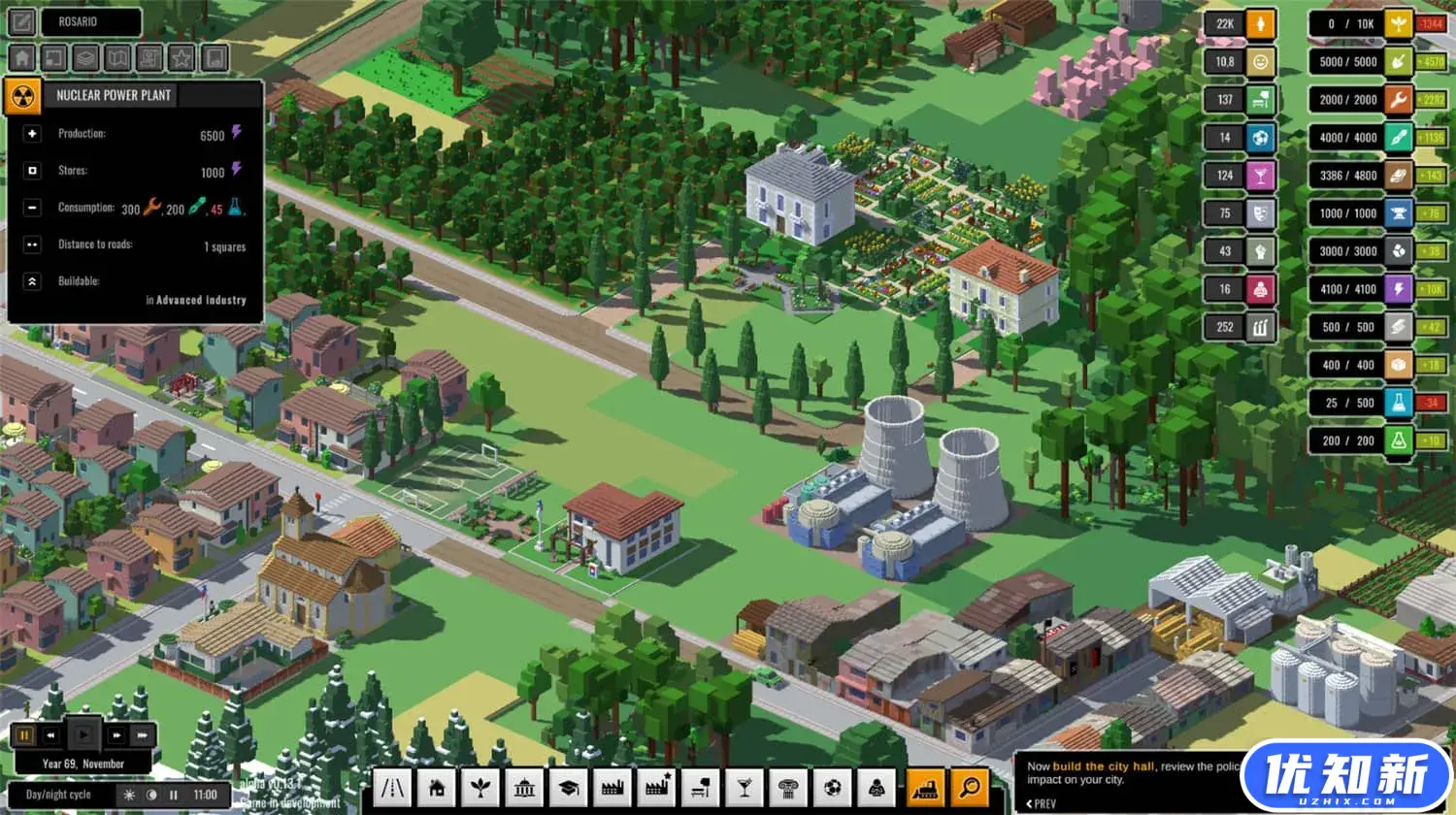
Task: Open the folded map icon button
Action: pos(117,58)
